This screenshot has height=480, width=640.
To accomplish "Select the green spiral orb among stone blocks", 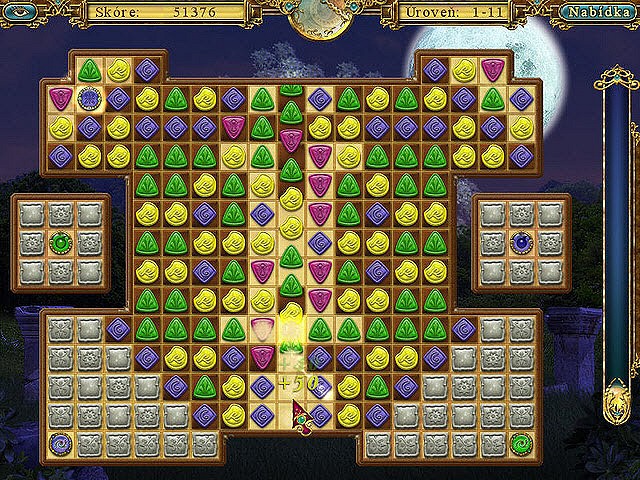I will (520, 441).
